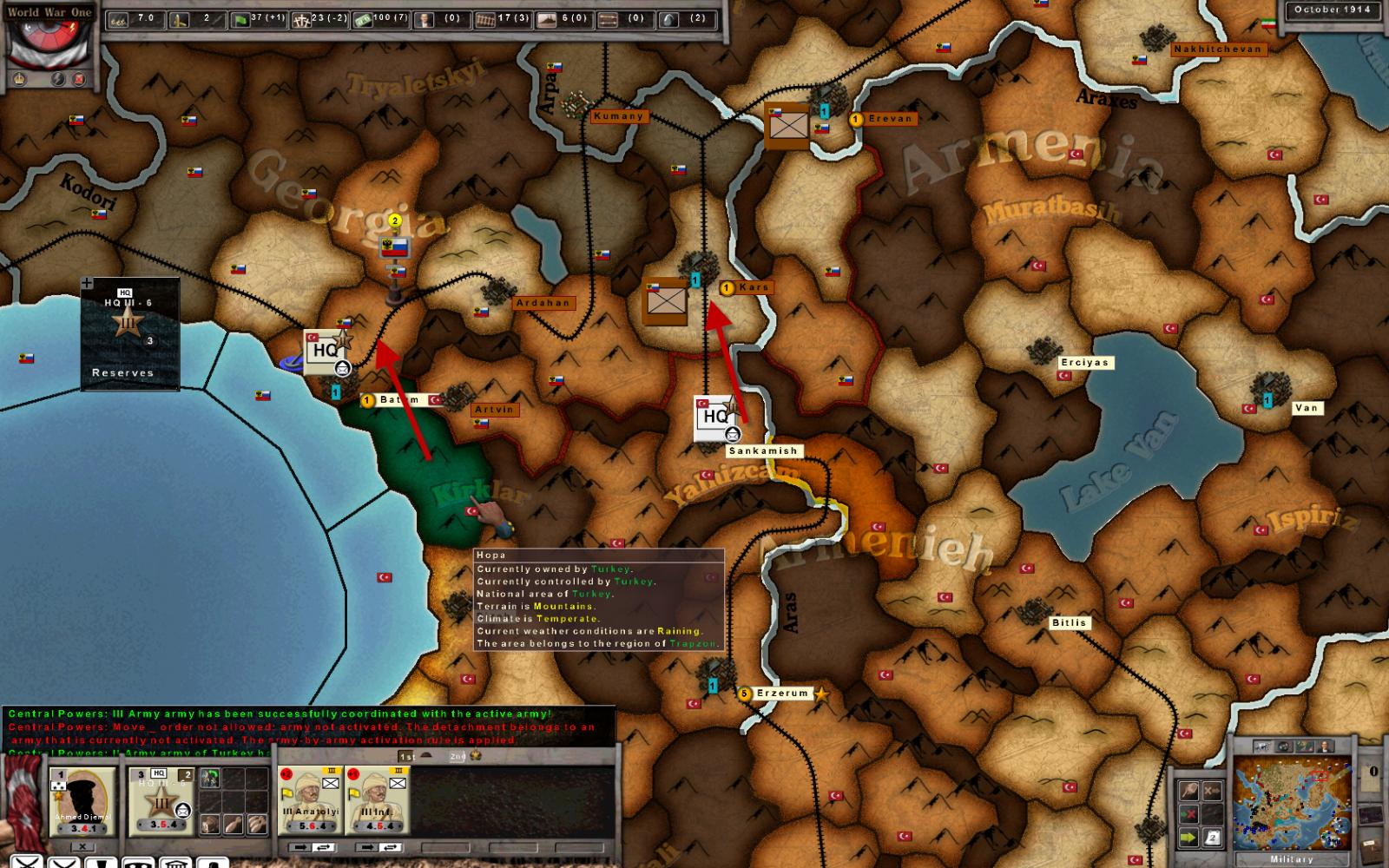Select the Ahmed Djemal leader card
The image size is (1389, 868).
(x=82, y=800)
